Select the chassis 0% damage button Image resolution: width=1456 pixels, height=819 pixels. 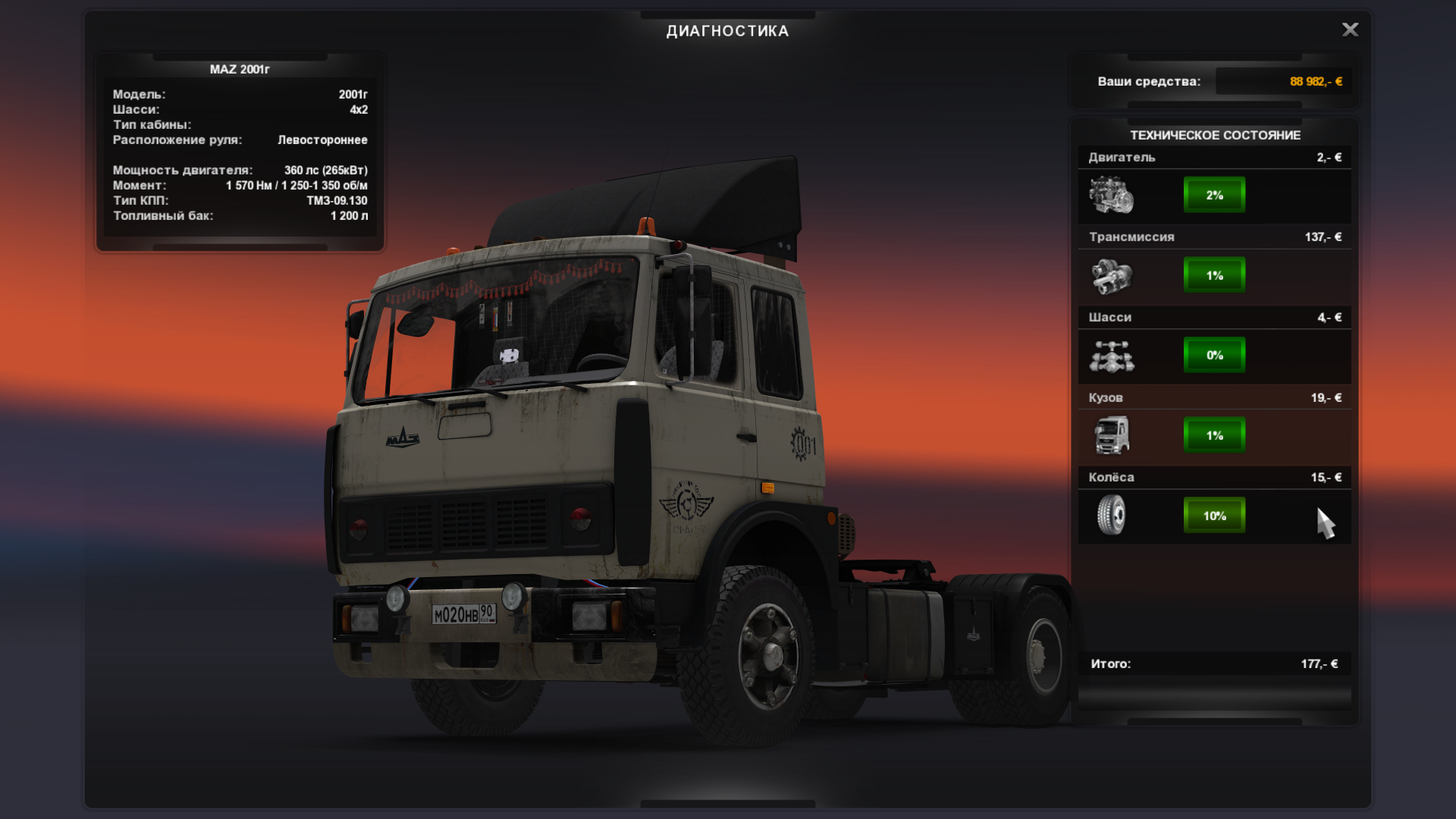1214,355
